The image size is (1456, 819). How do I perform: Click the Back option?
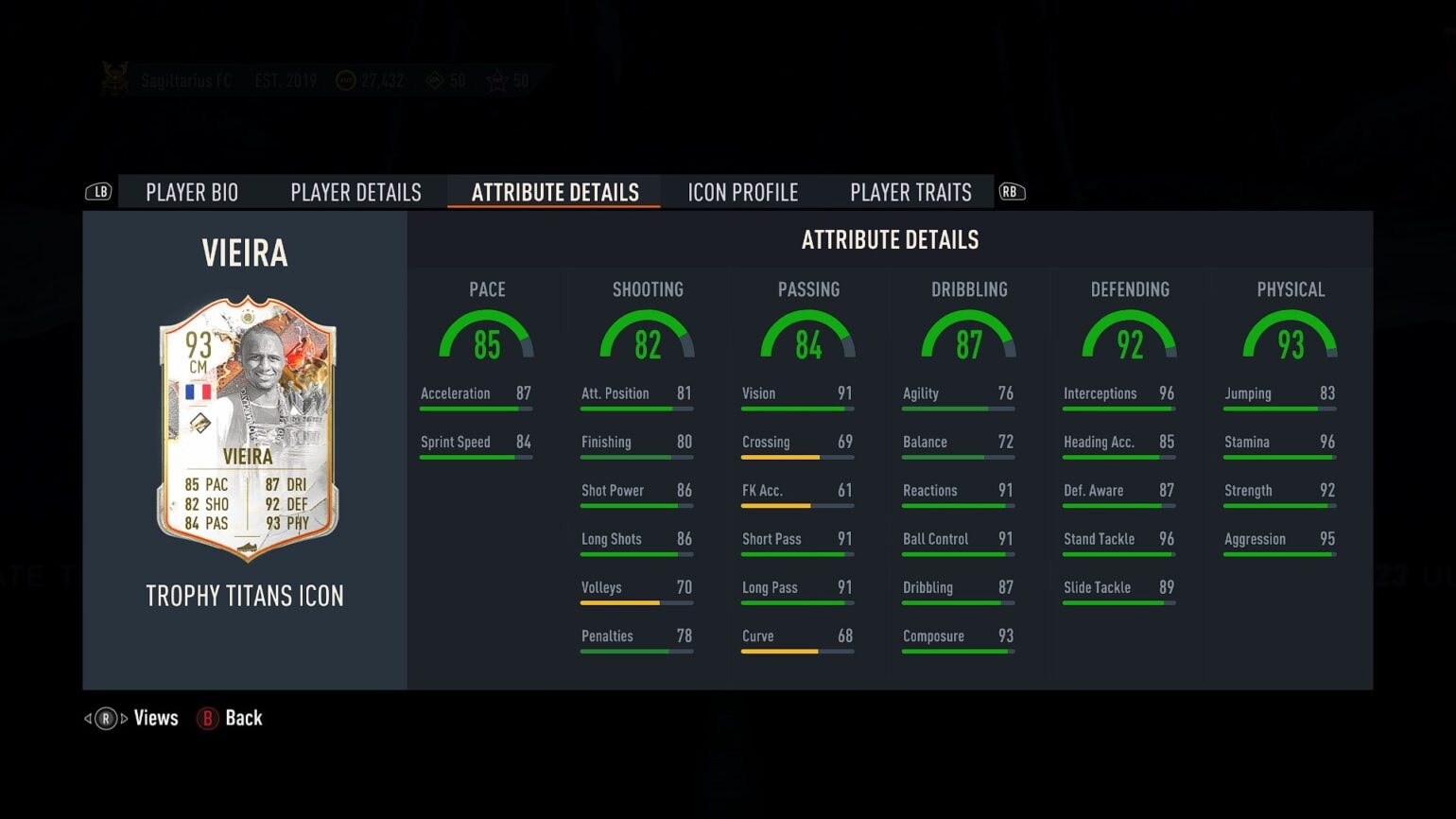230,718
